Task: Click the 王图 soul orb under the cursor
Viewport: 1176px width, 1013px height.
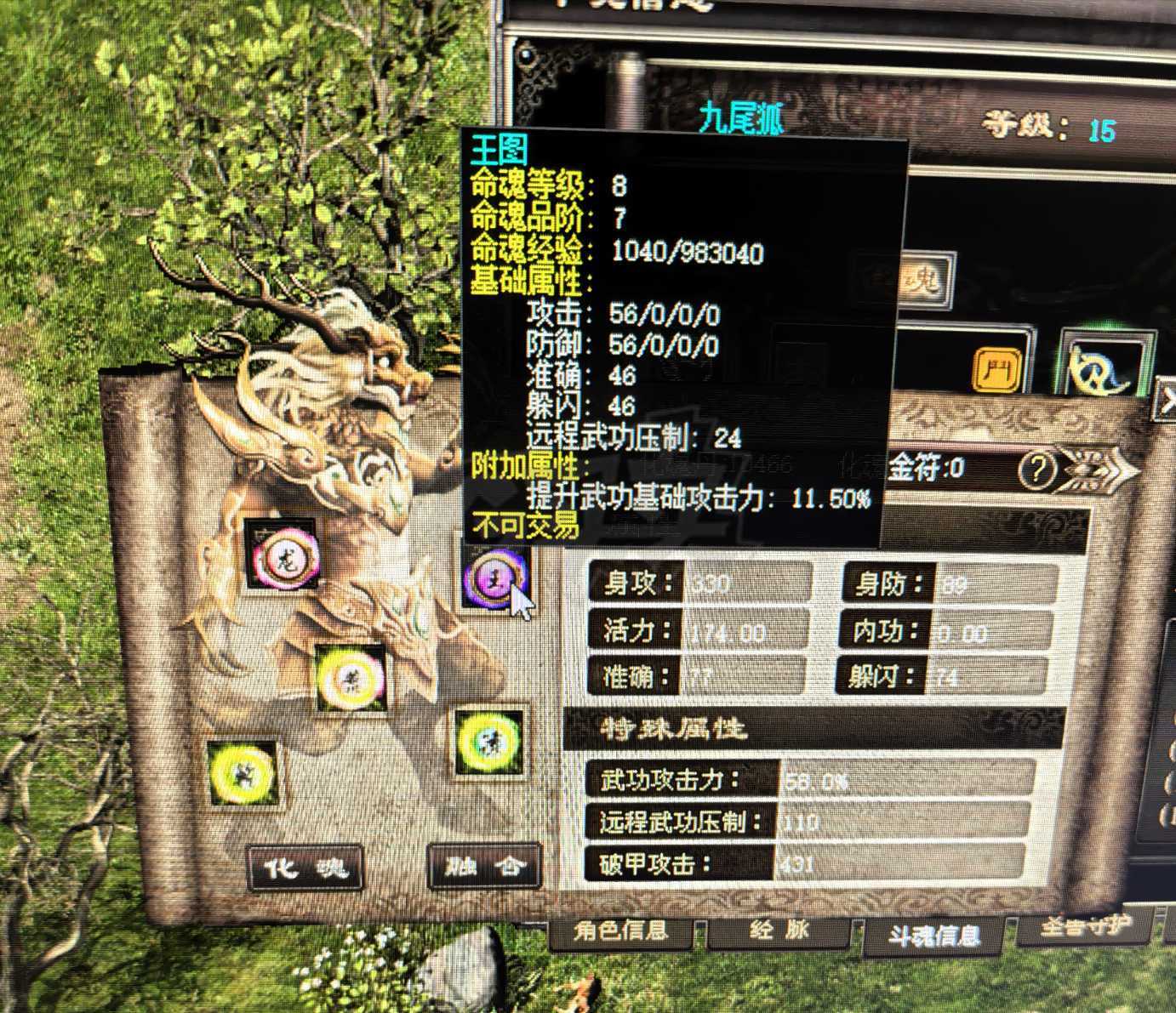Action: pos(494,578)
